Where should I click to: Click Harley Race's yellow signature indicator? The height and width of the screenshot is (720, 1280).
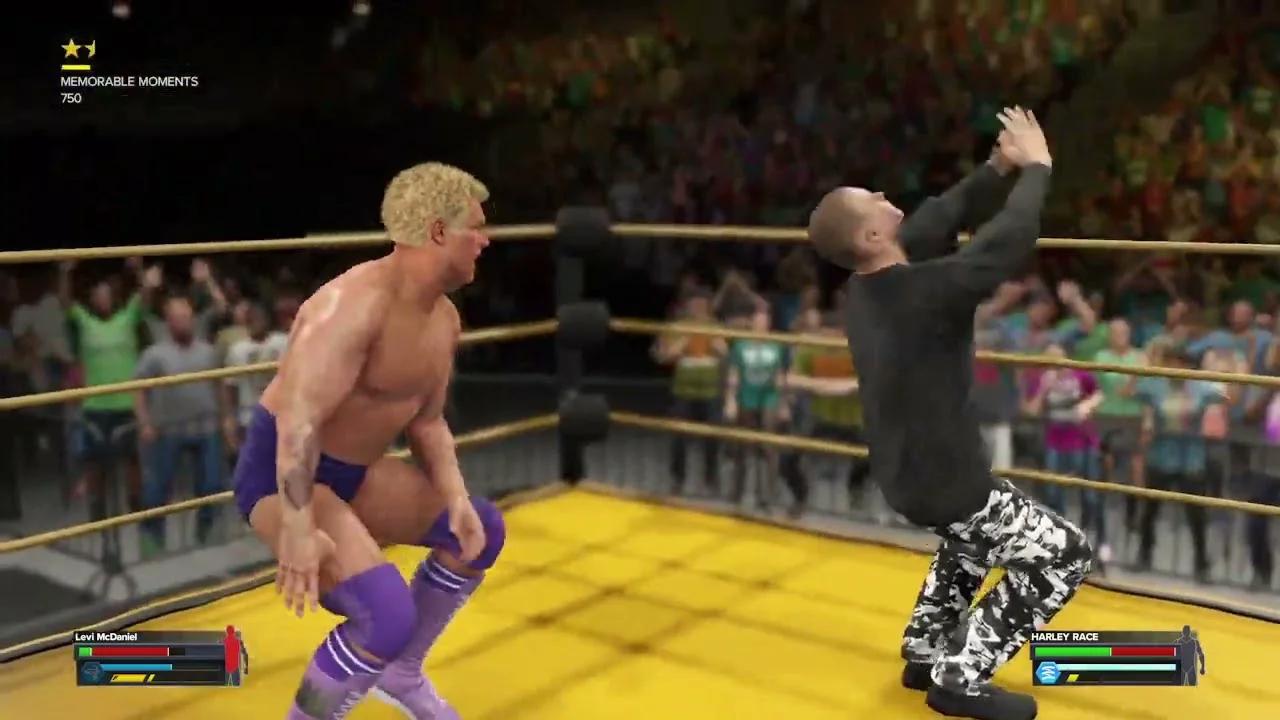(1073, 677)
